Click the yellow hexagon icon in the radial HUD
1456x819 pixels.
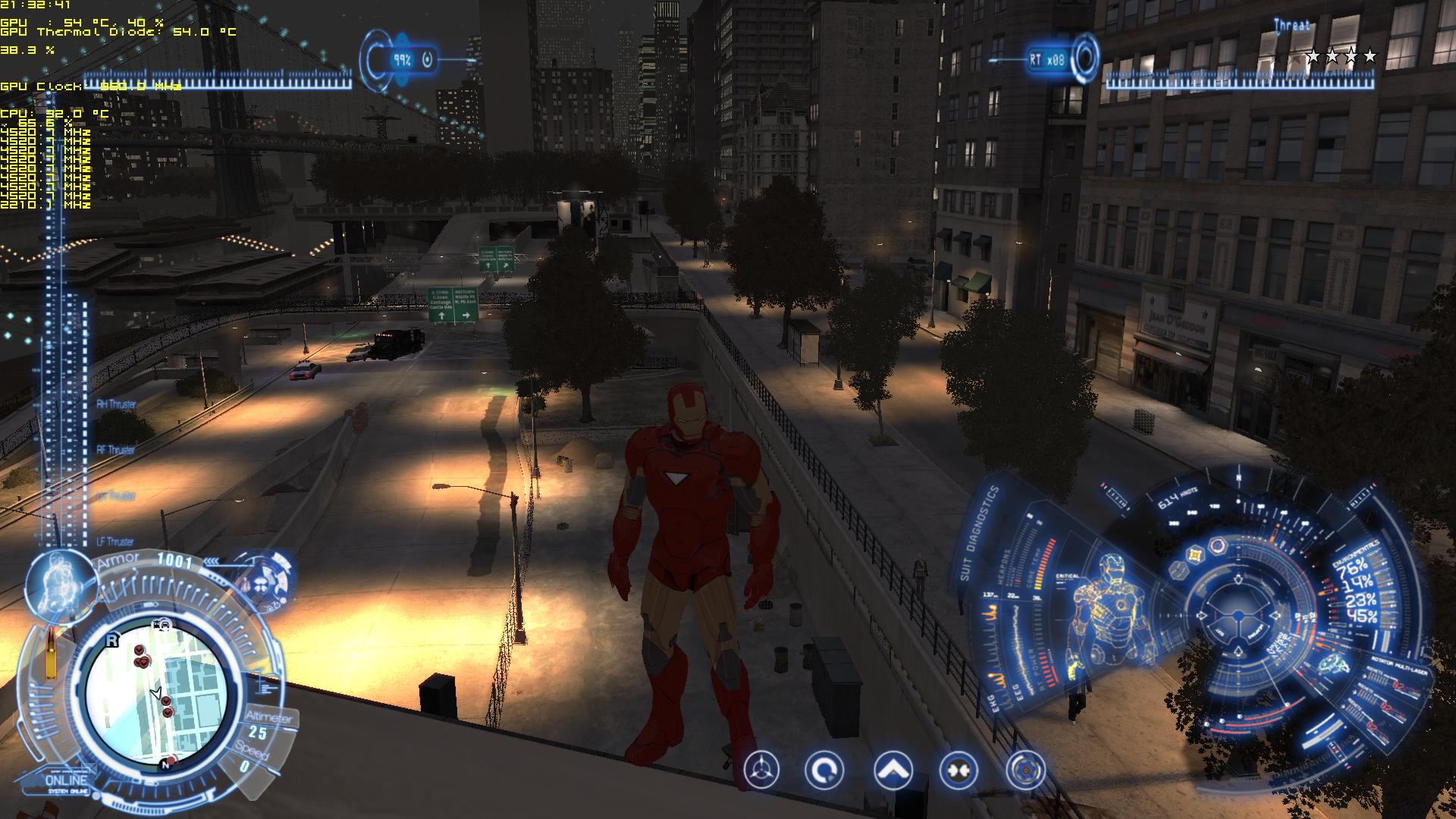coord(1195,556)
